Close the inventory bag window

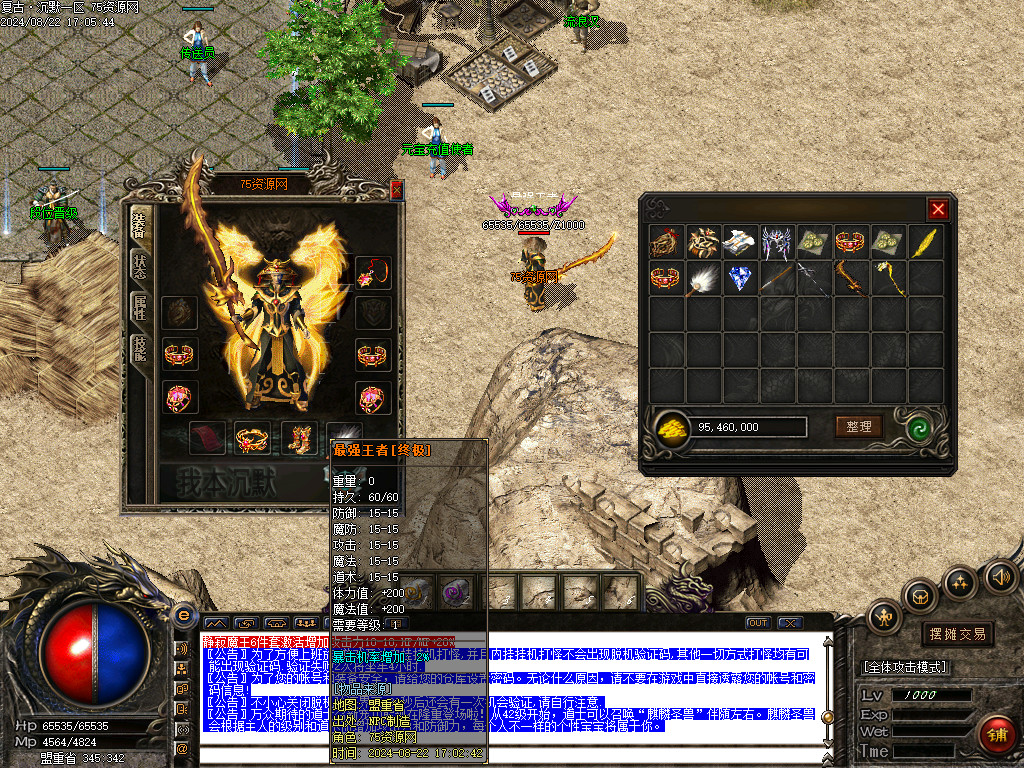pos(937,209)
